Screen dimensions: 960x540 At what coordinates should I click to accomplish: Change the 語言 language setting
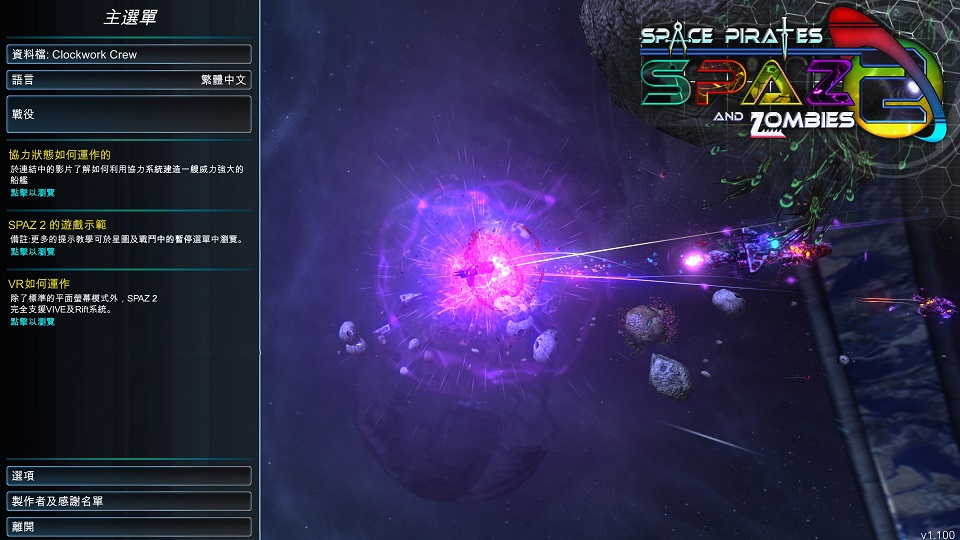click(128, 79)
